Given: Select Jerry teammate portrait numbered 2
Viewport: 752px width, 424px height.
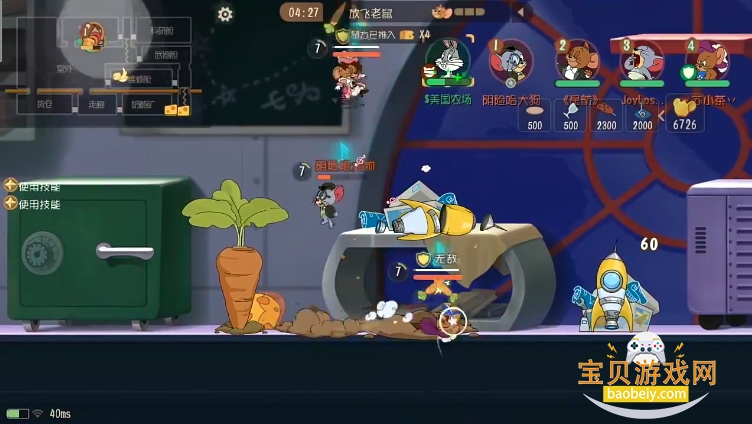Looking at the screenshot, I should pyautogui.click(x=576, y=61).
